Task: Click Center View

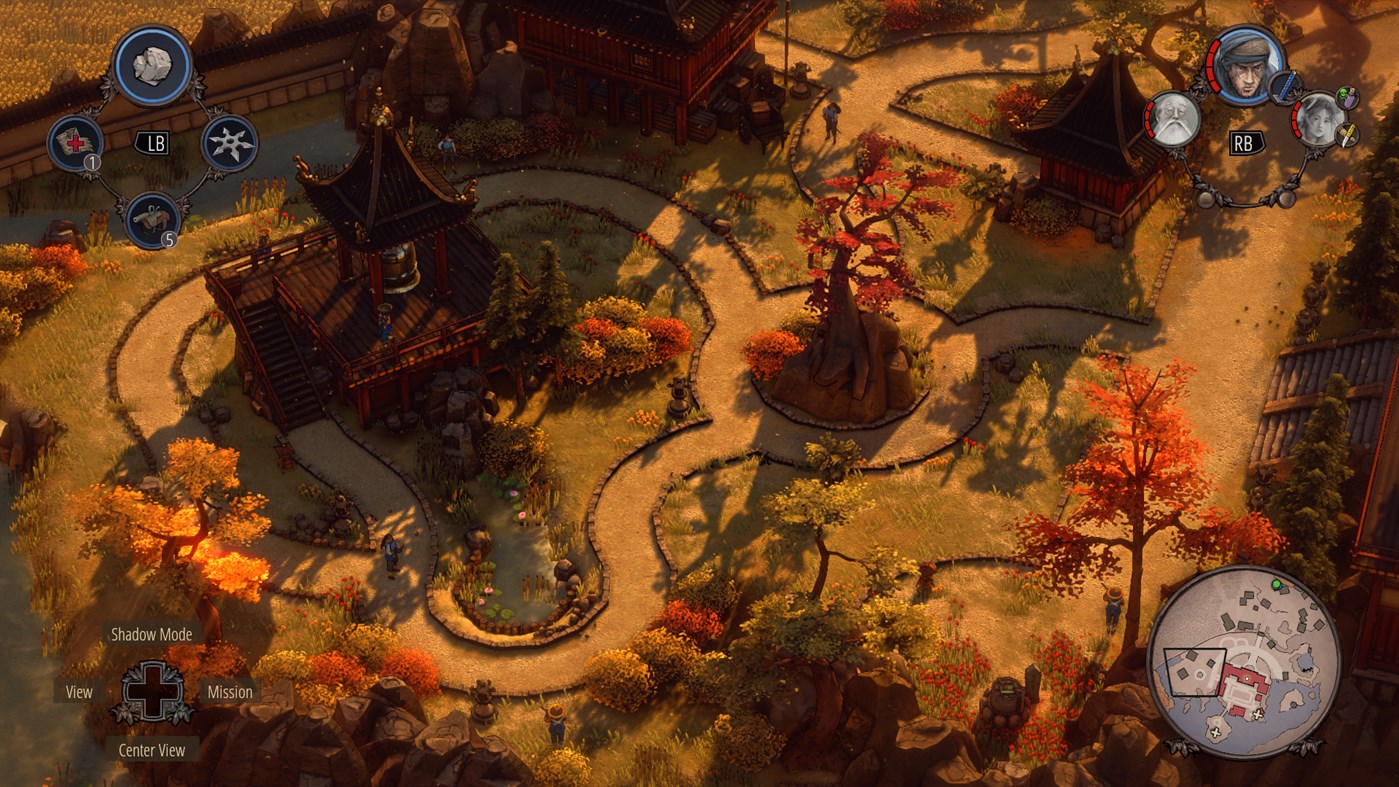Action: pyautogui.click(x=152, y=749)
